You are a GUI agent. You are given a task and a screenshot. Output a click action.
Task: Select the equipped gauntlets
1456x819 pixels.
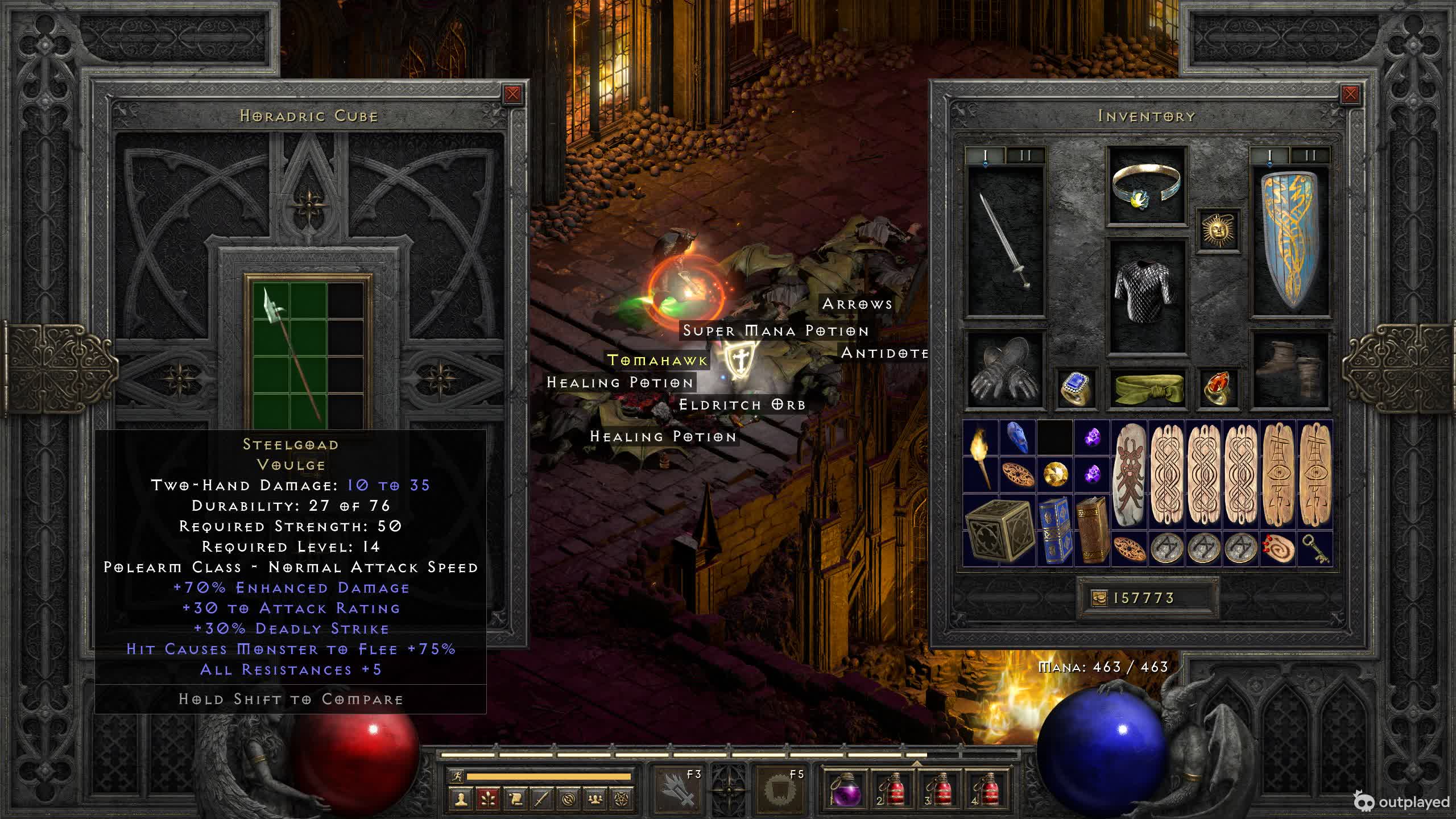coord(1006,371)
